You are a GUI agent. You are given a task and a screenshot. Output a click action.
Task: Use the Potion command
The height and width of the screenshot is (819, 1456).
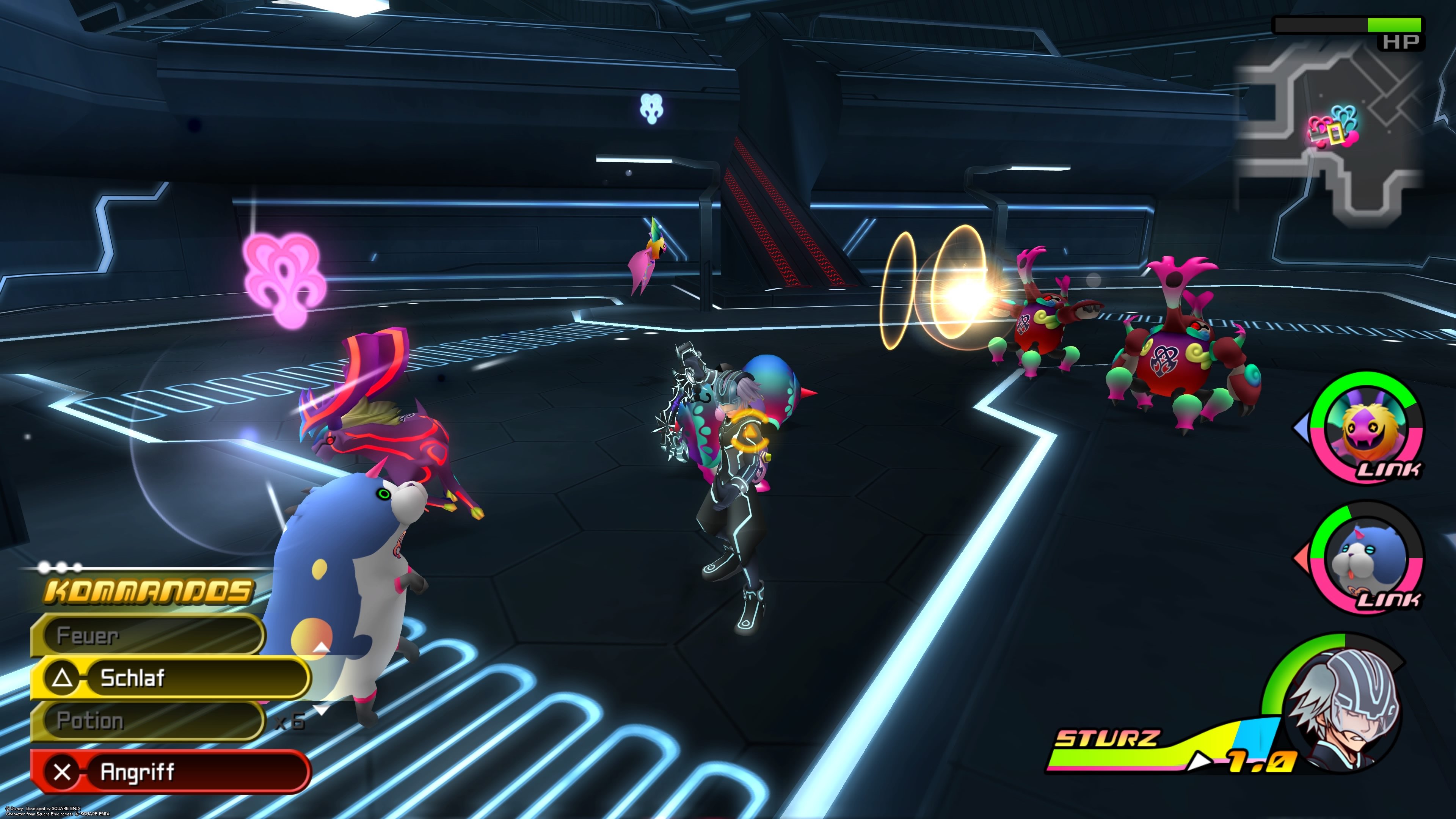(x=147, y=721)
